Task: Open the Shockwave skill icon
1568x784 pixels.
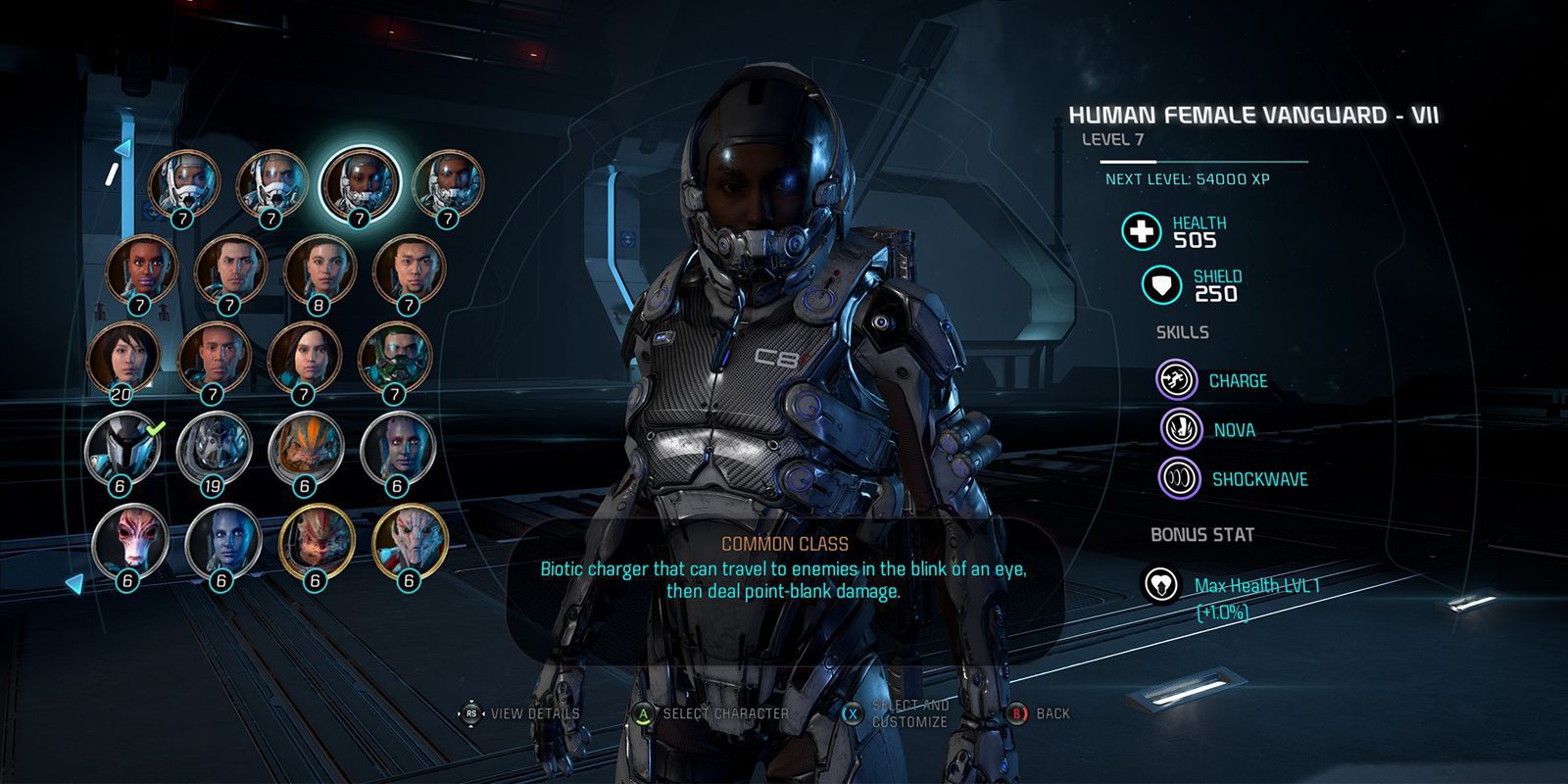Action: (1177, 479)
